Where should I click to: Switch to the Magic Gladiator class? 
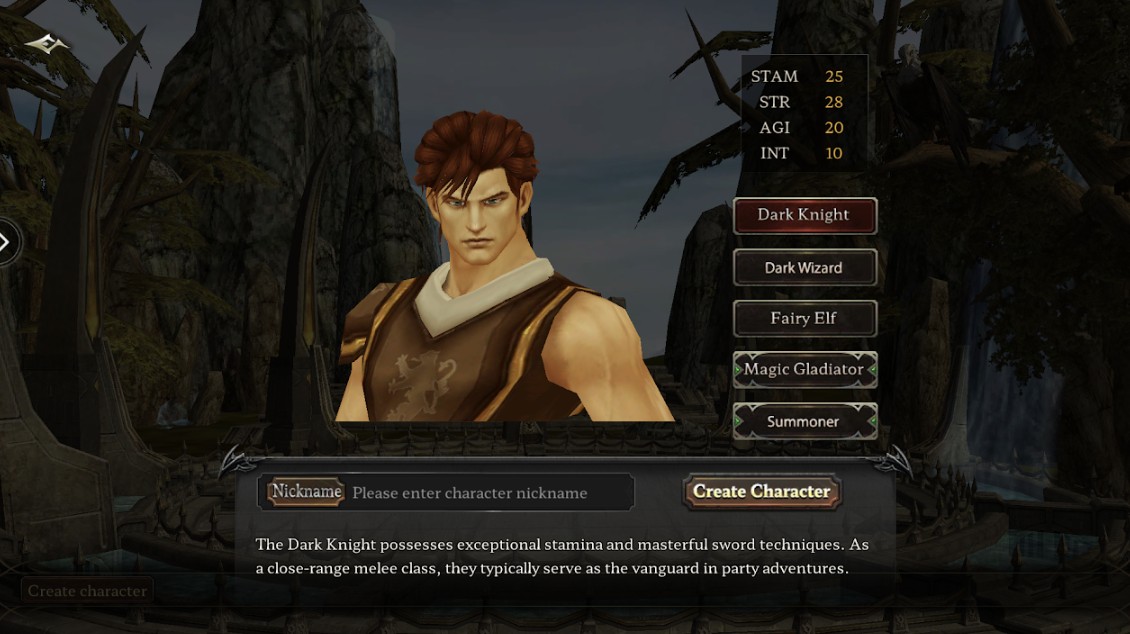[804, 370]
